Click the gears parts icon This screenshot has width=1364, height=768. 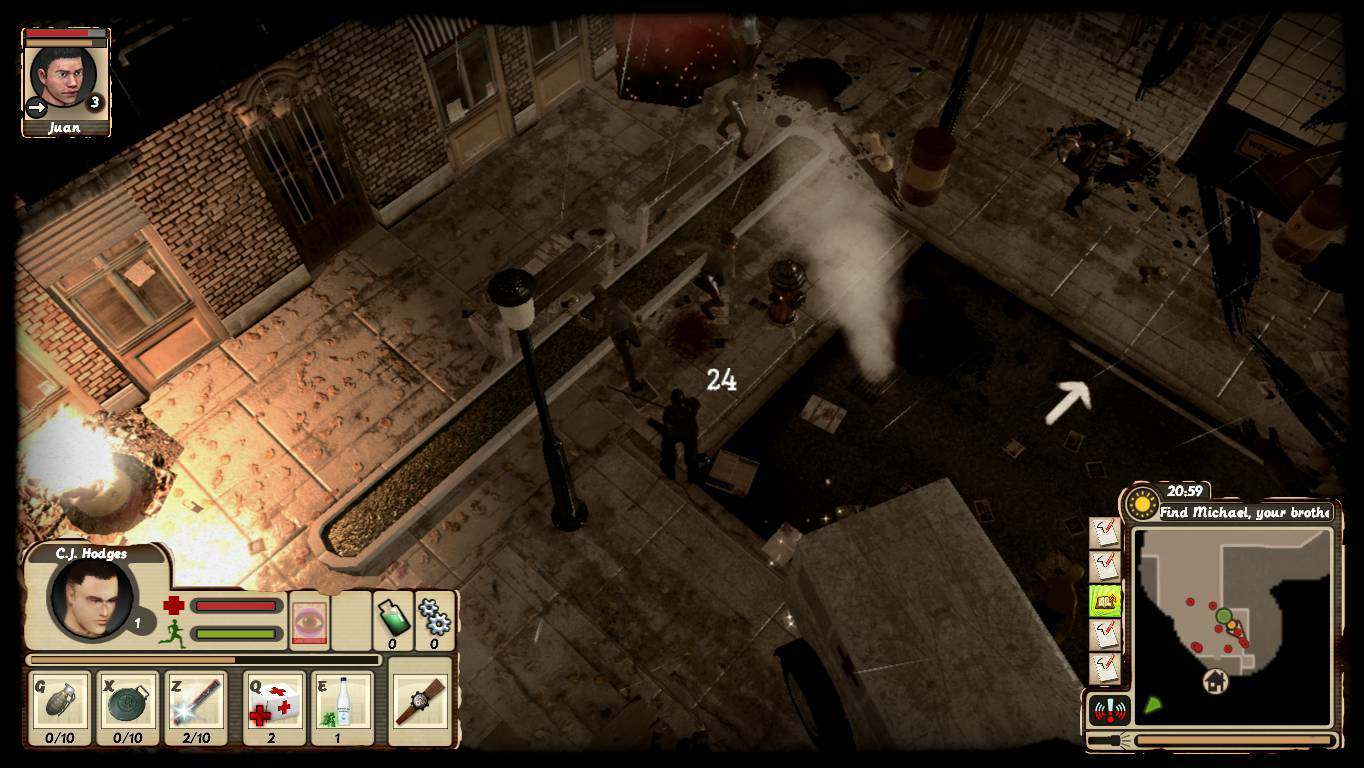click(435, 619)
